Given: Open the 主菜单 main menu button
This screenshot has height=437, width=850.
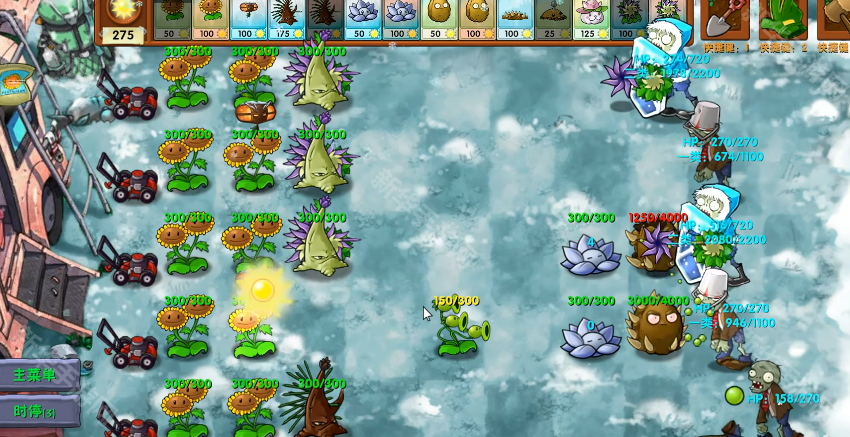Looking at the screenshot, I should (x=40, y=375).
